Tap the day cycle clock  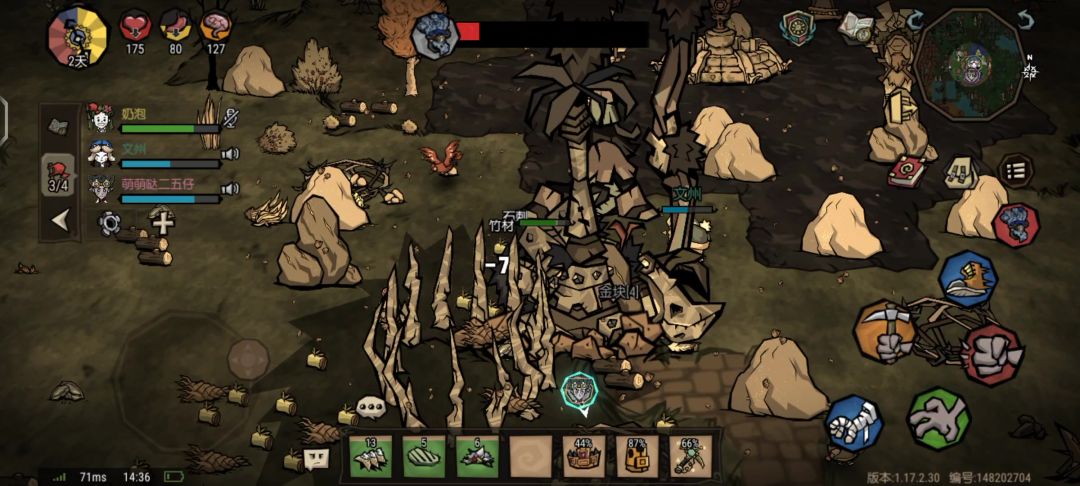[x=77, y=34]
